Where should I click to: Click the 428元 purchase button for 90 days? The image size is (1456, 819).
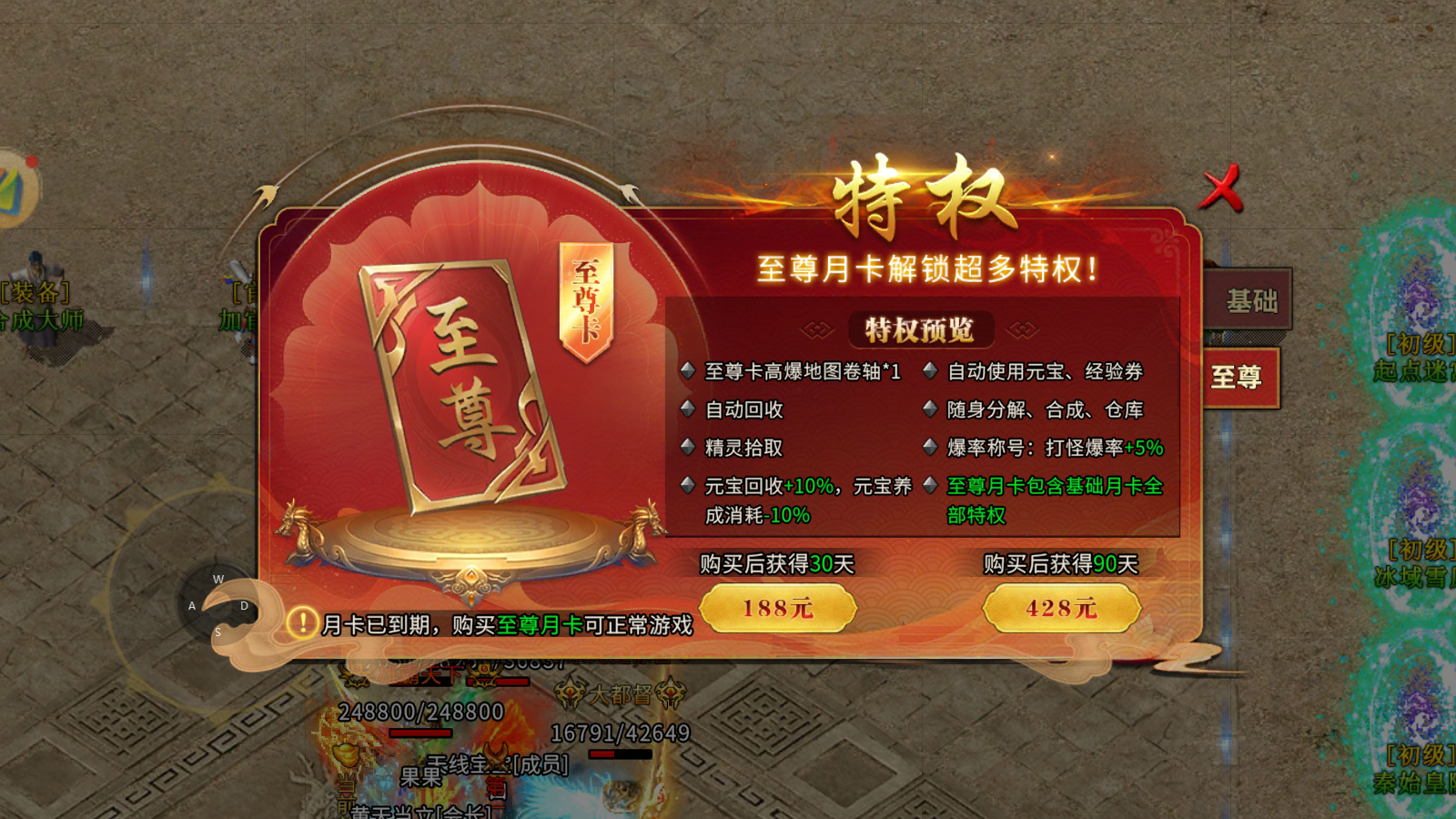pyautogui.click(x=1058, y=608)
